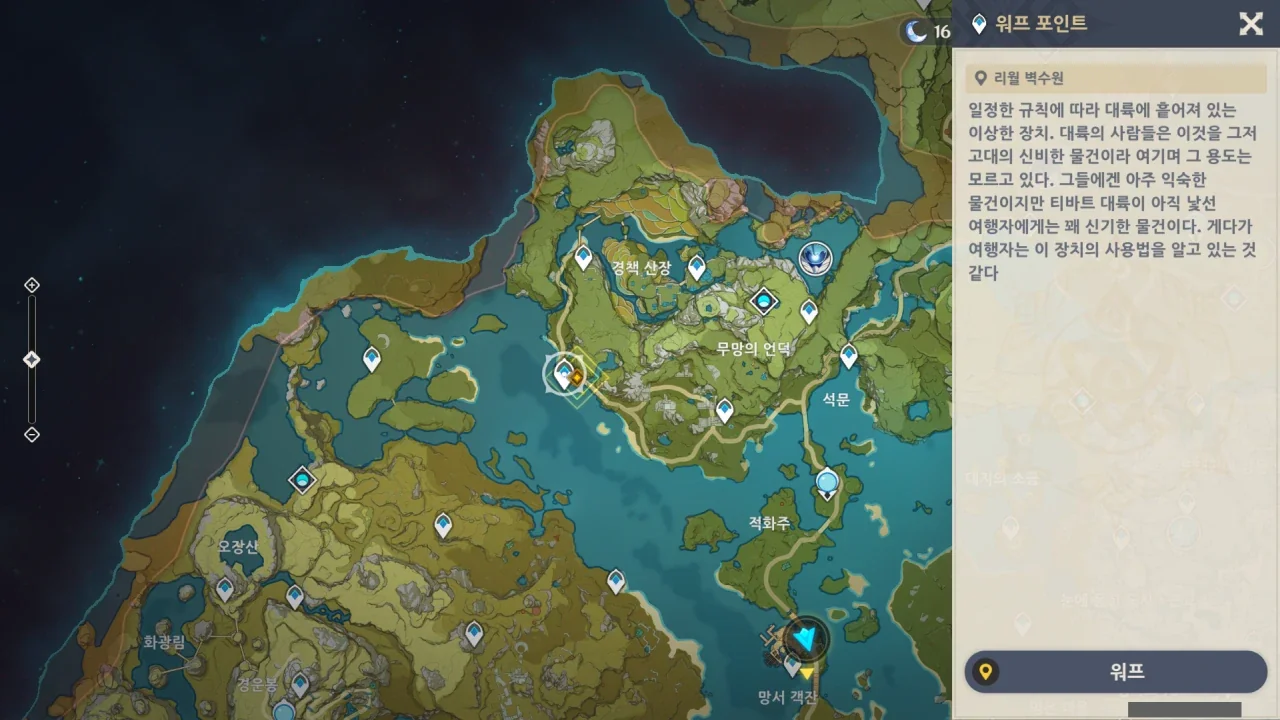Click the currently highlighted waypoint marker

564,374
